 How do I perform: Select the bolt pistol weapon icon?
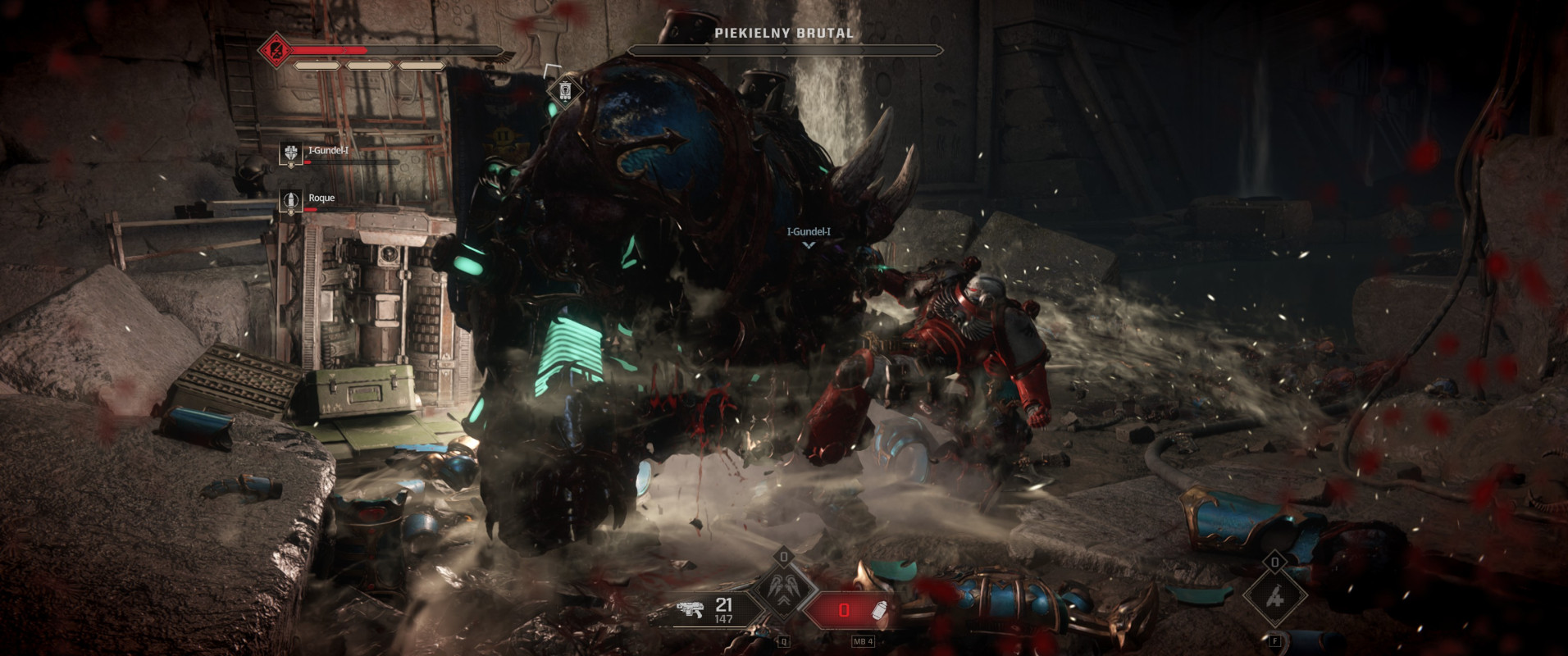pos(691,608)
